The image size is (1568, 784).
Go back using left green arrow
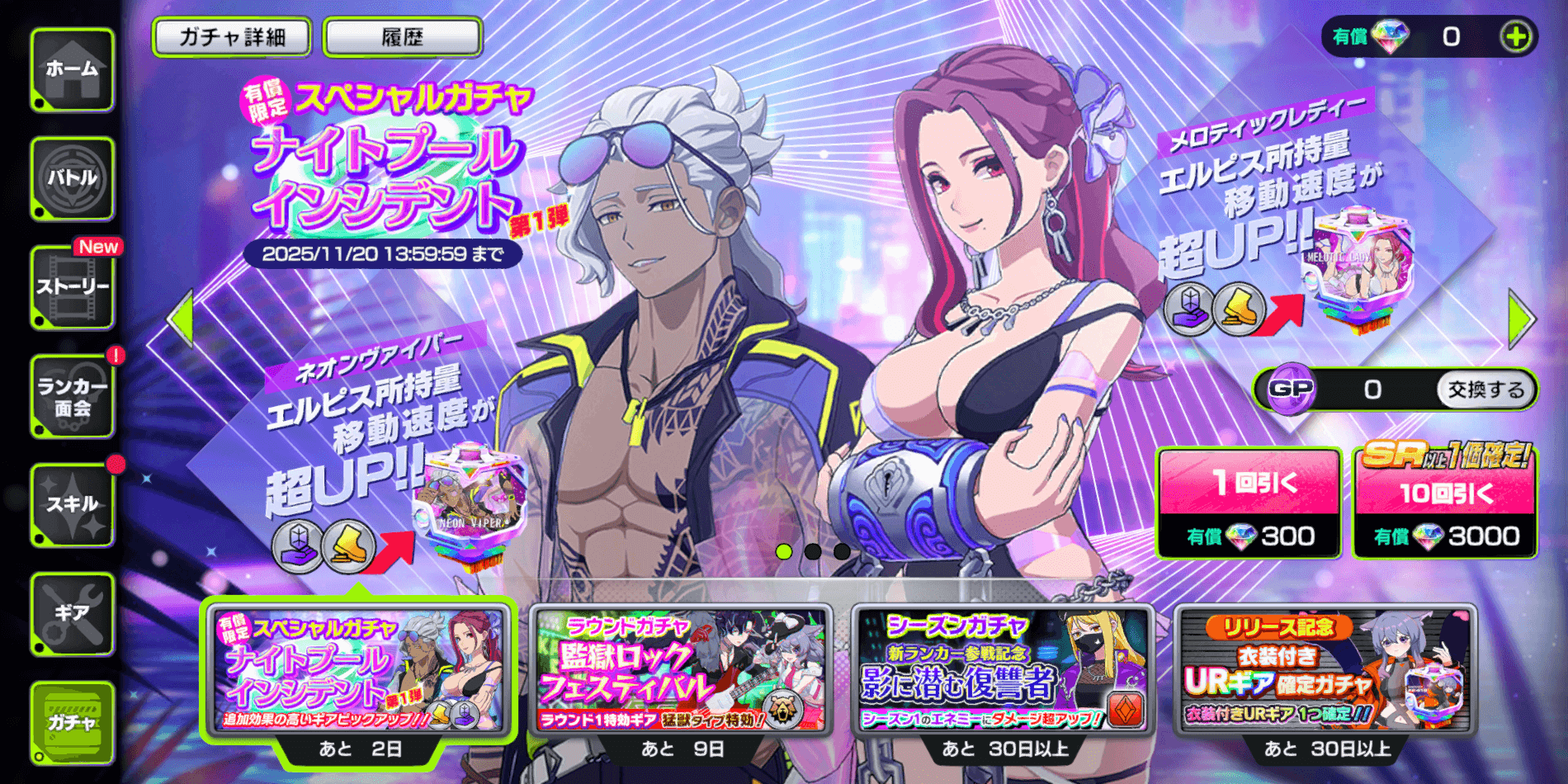point(182,320)
